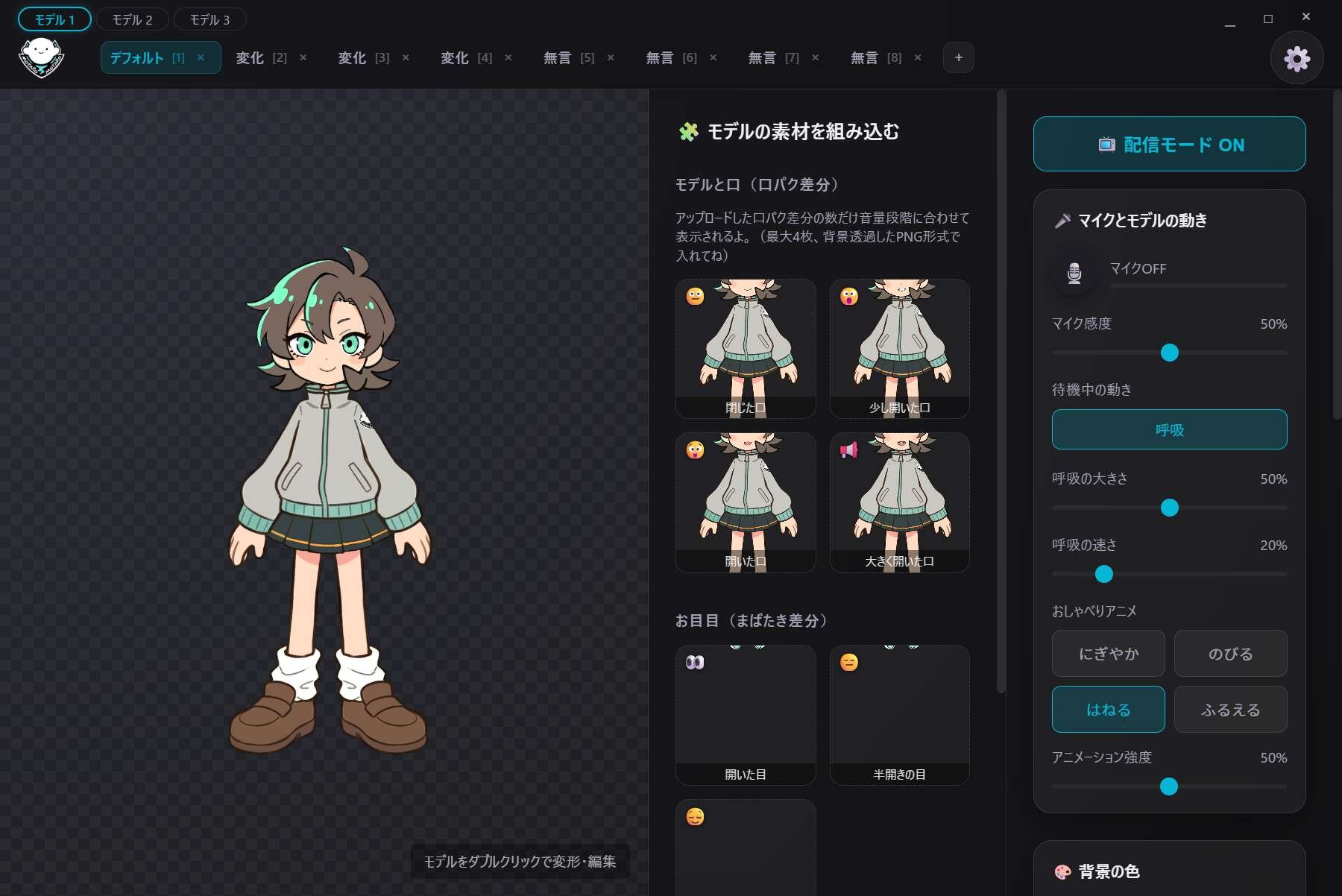Switch to the モデル 2 tab

click(132, 19)
